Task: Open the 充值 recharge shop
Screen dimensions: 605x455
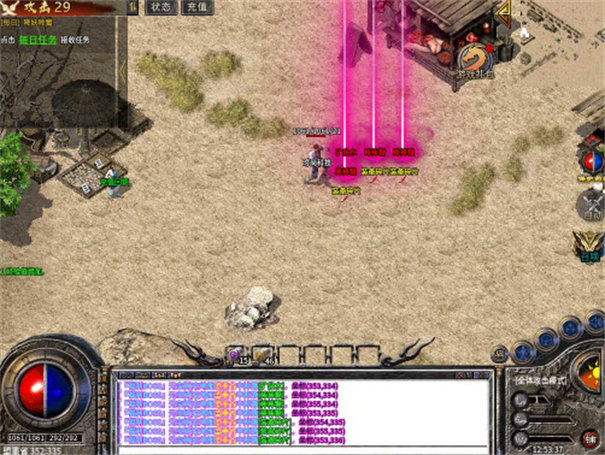Action: click(x=196, y=7)
